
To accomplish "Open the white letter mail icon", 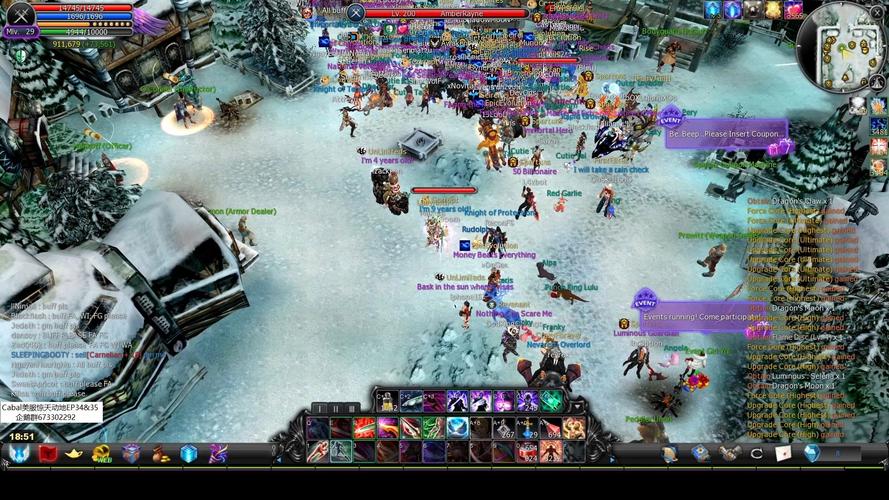I will 784,453.
